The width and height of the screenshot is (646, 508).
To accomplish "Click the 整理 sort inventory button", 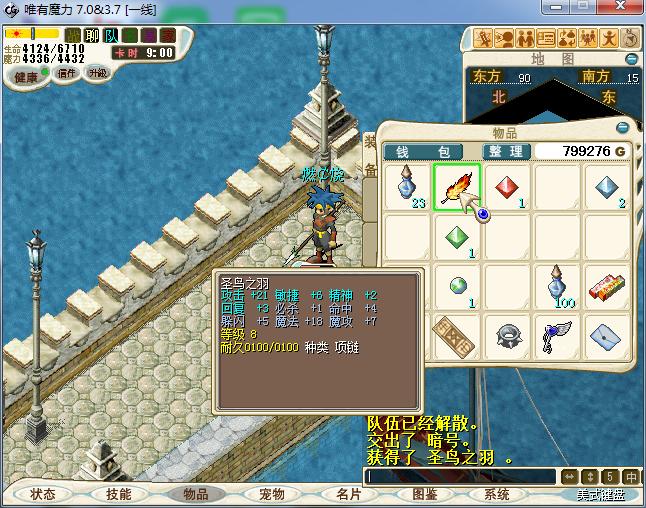I will [506, 151].
